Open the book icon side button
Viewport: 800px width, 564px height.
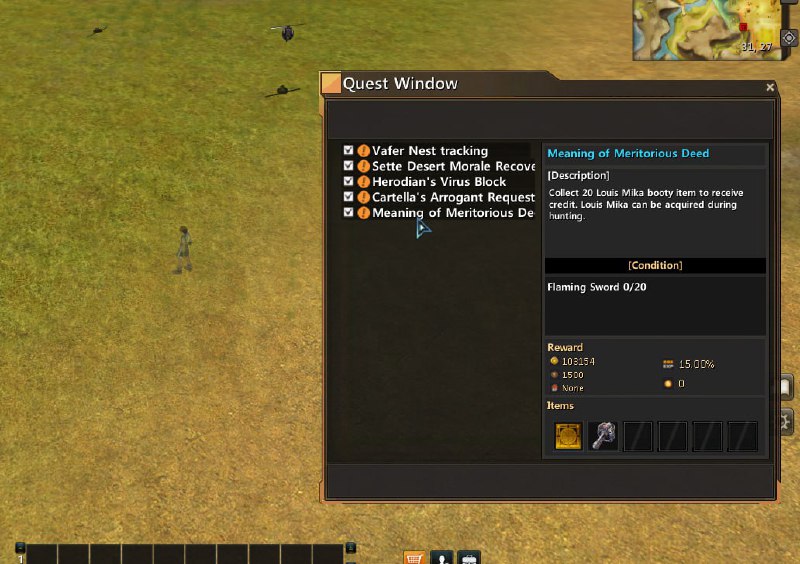coord(788,385)
